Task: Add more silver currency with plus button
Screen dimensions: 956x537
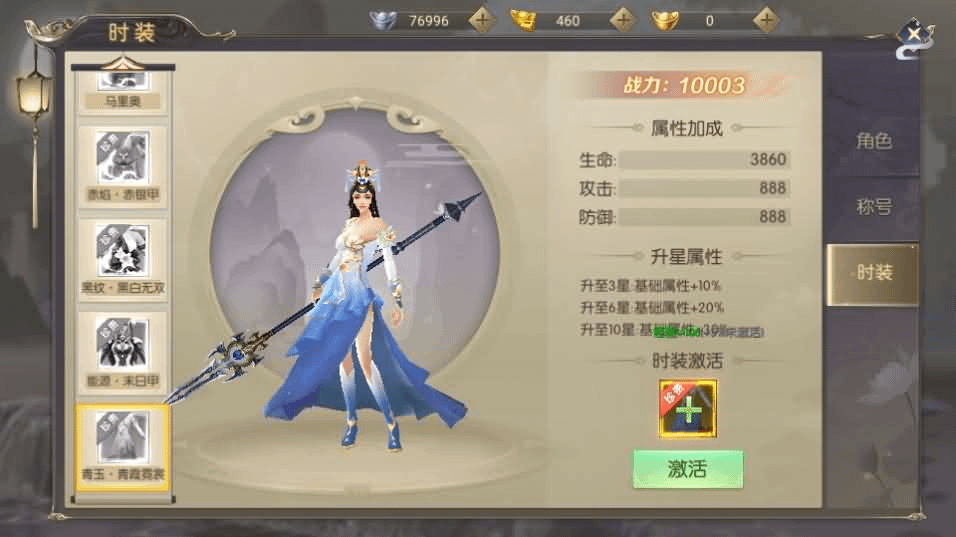Action: (482, 20)
